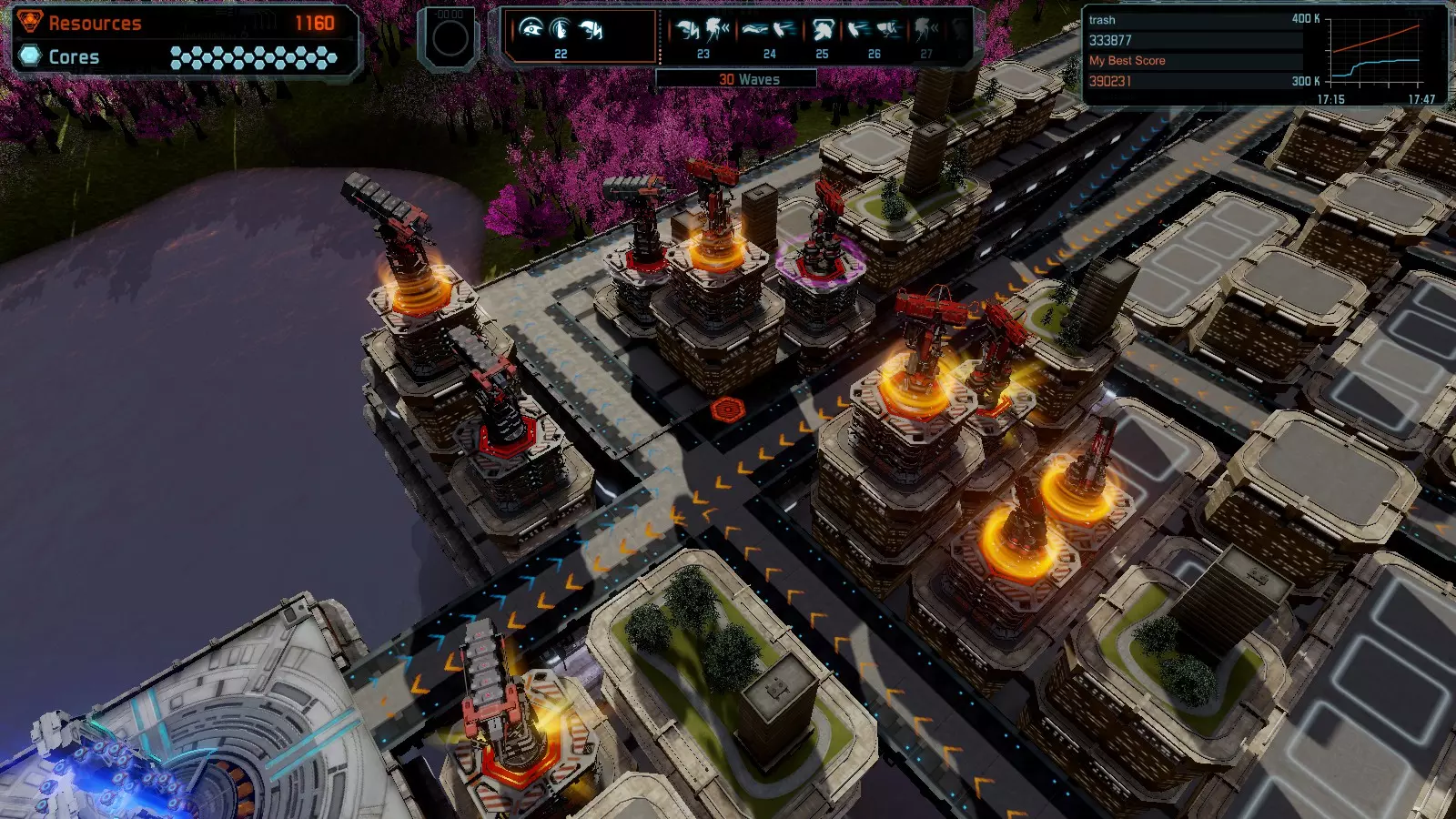The image size is (1456, 819).
Task: Inspect the wave 24 enemy icons
Action: pyautogui.click(x=769, y=32)
